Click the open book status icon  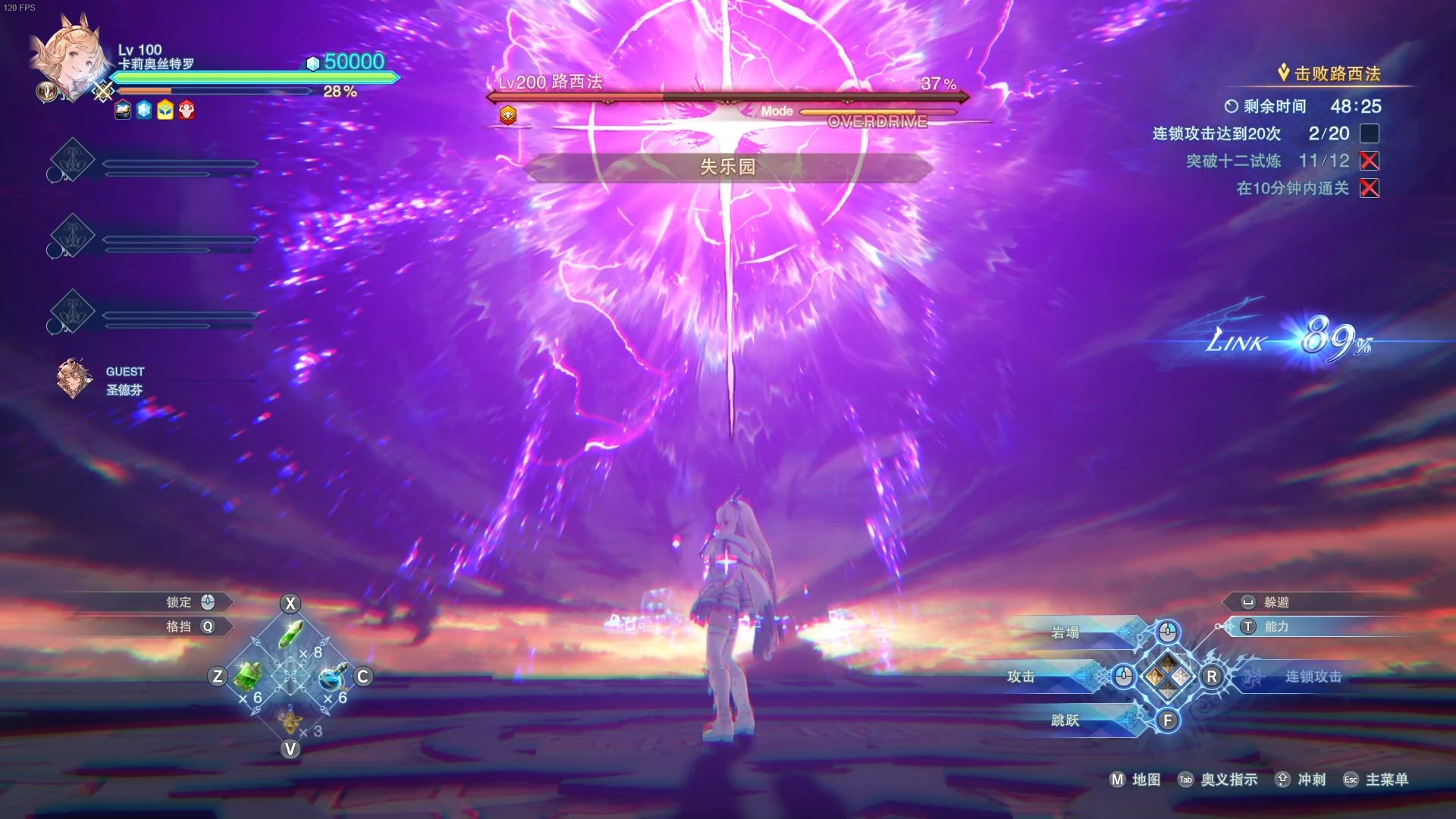(x=123, y=111)
